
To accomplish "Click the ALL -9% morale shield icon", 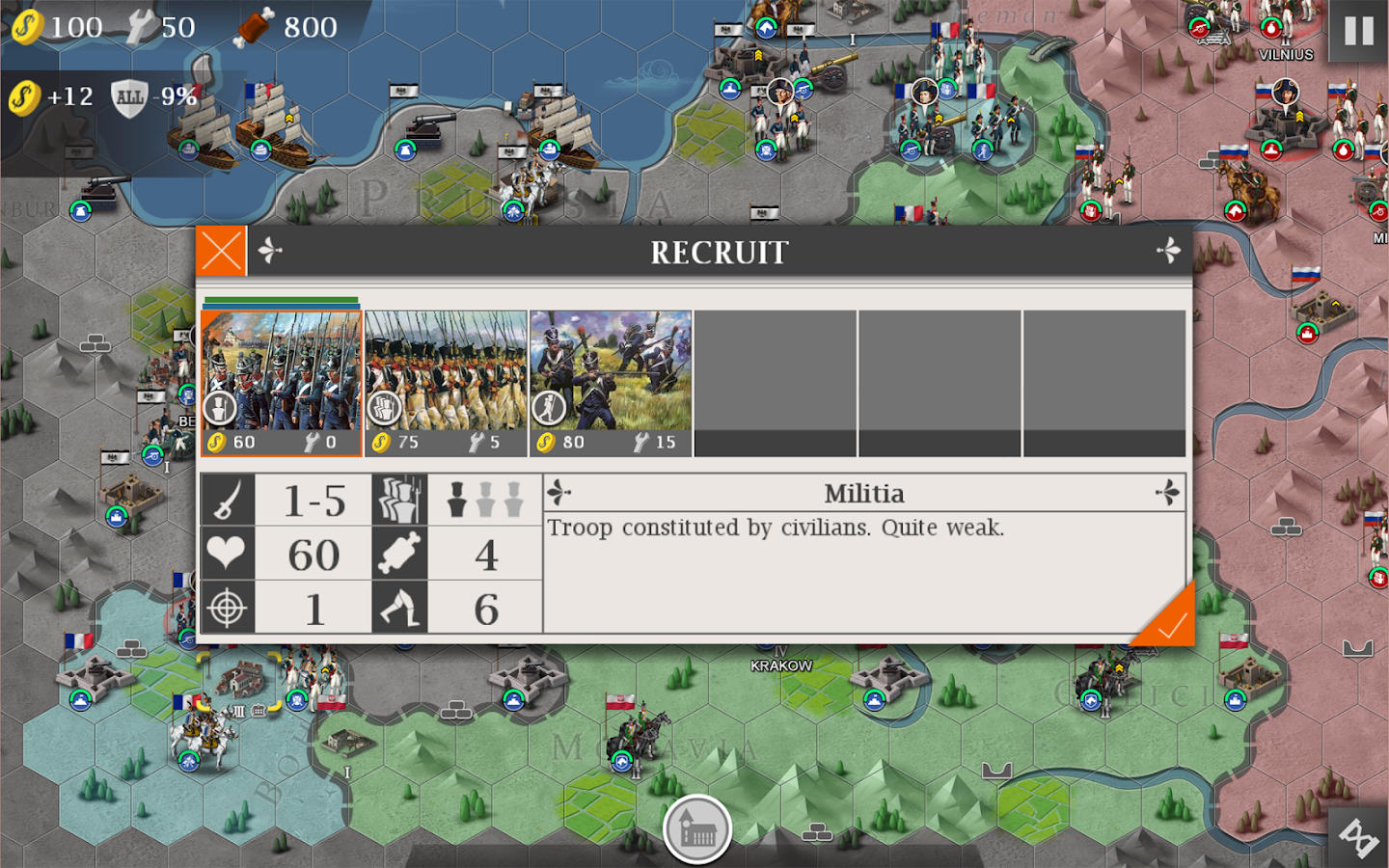I will (129, 95).
